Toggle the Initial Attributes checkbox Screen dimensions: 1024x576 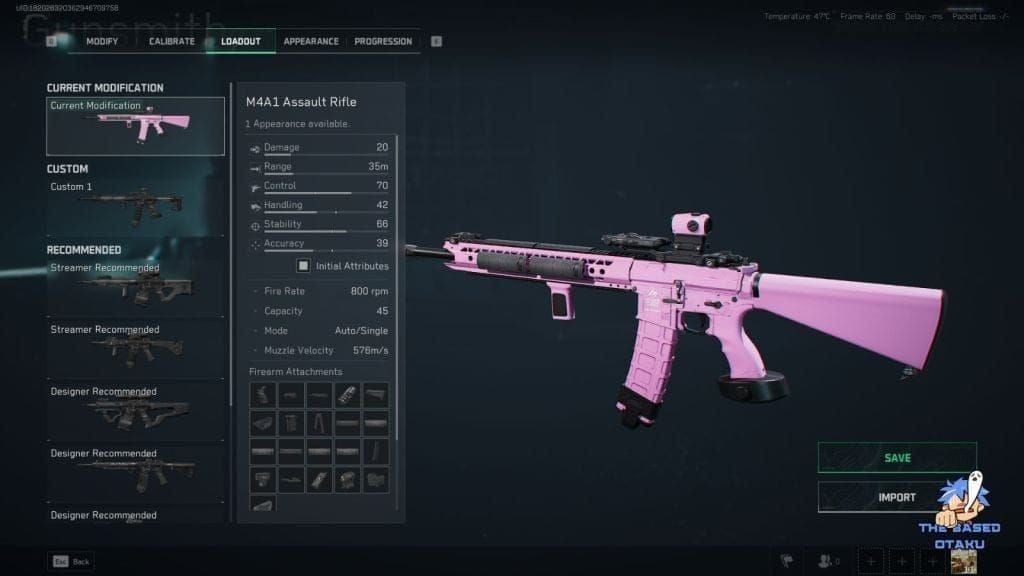[303, 266]
